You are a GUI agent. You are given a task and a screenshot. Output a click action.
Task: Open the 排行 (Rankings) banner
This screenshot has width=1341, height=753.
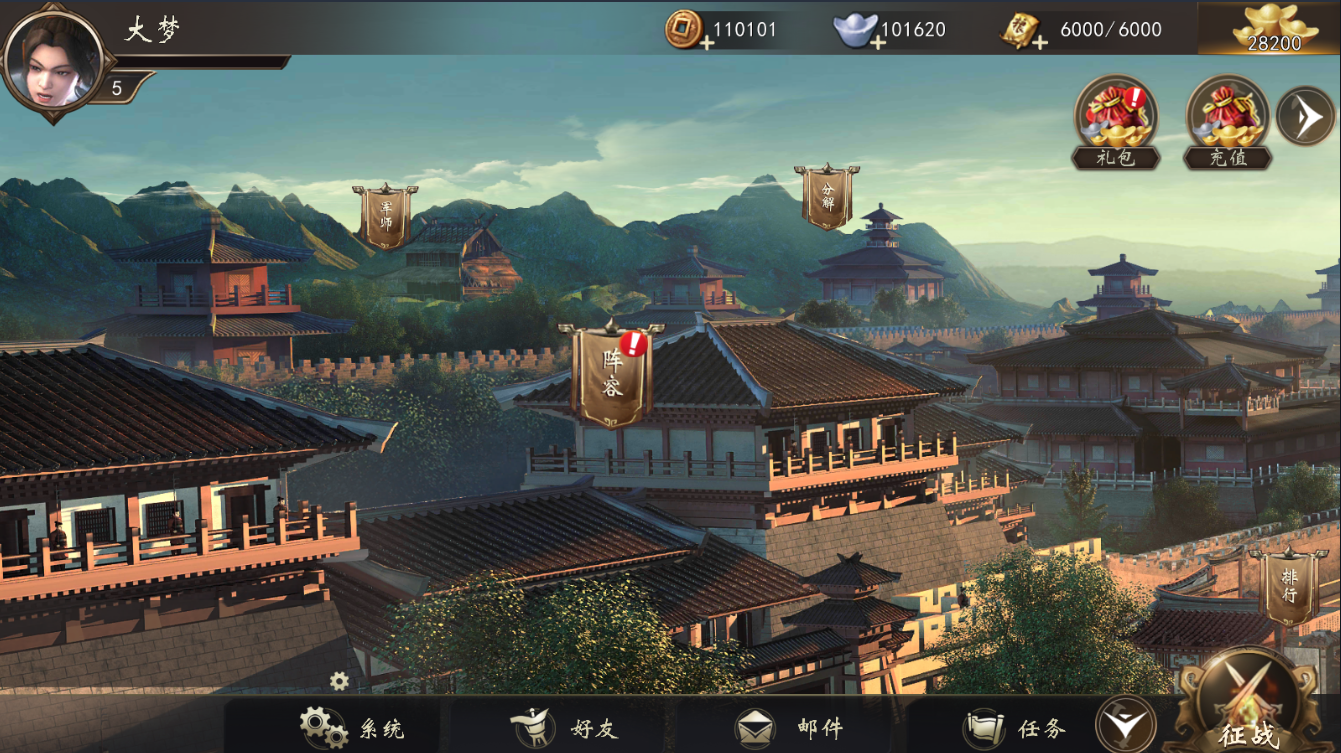point(1289,584)
